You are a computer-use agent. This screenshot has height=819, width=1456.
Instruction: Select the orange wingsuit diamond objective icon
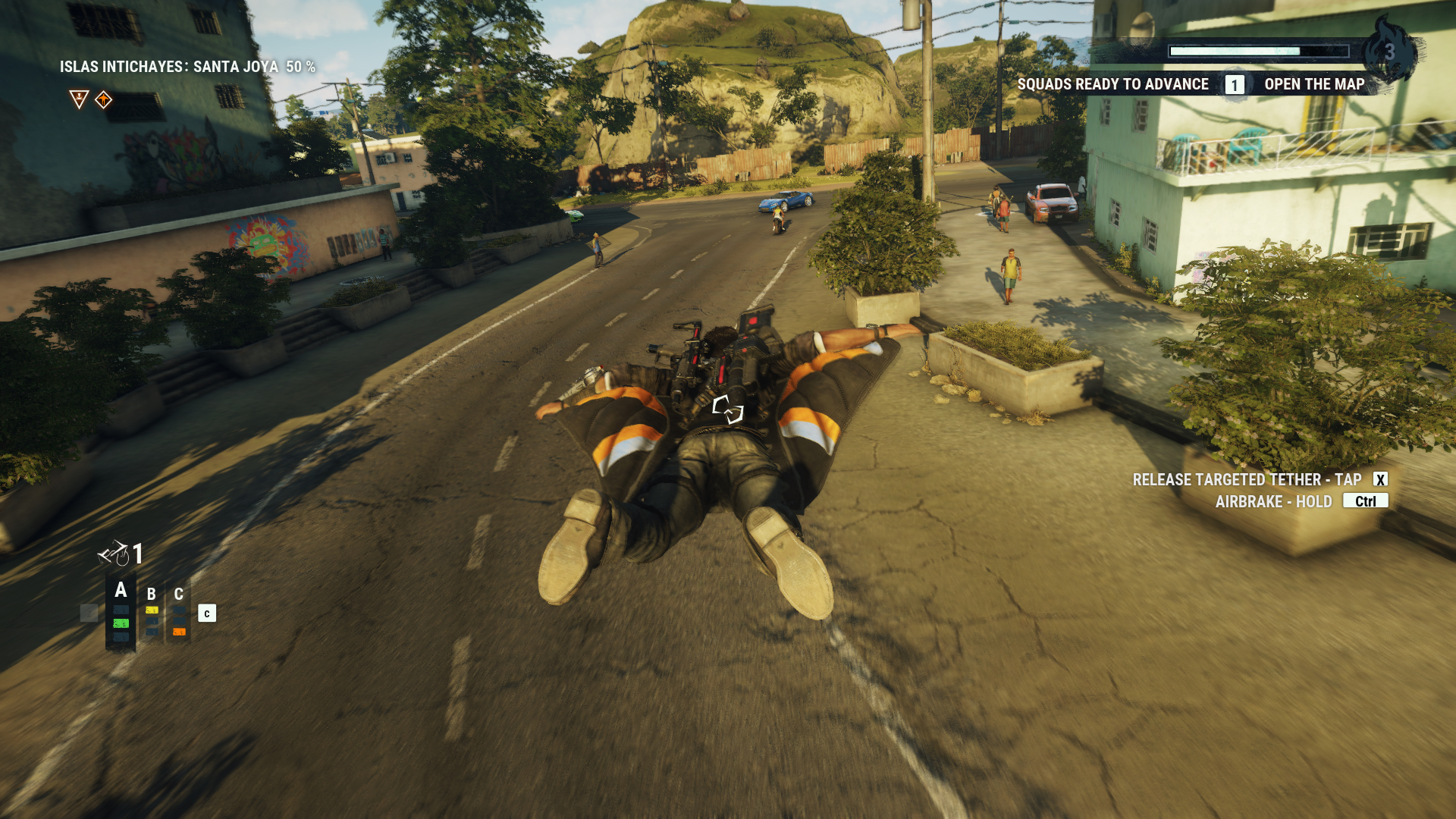point(104,99)
